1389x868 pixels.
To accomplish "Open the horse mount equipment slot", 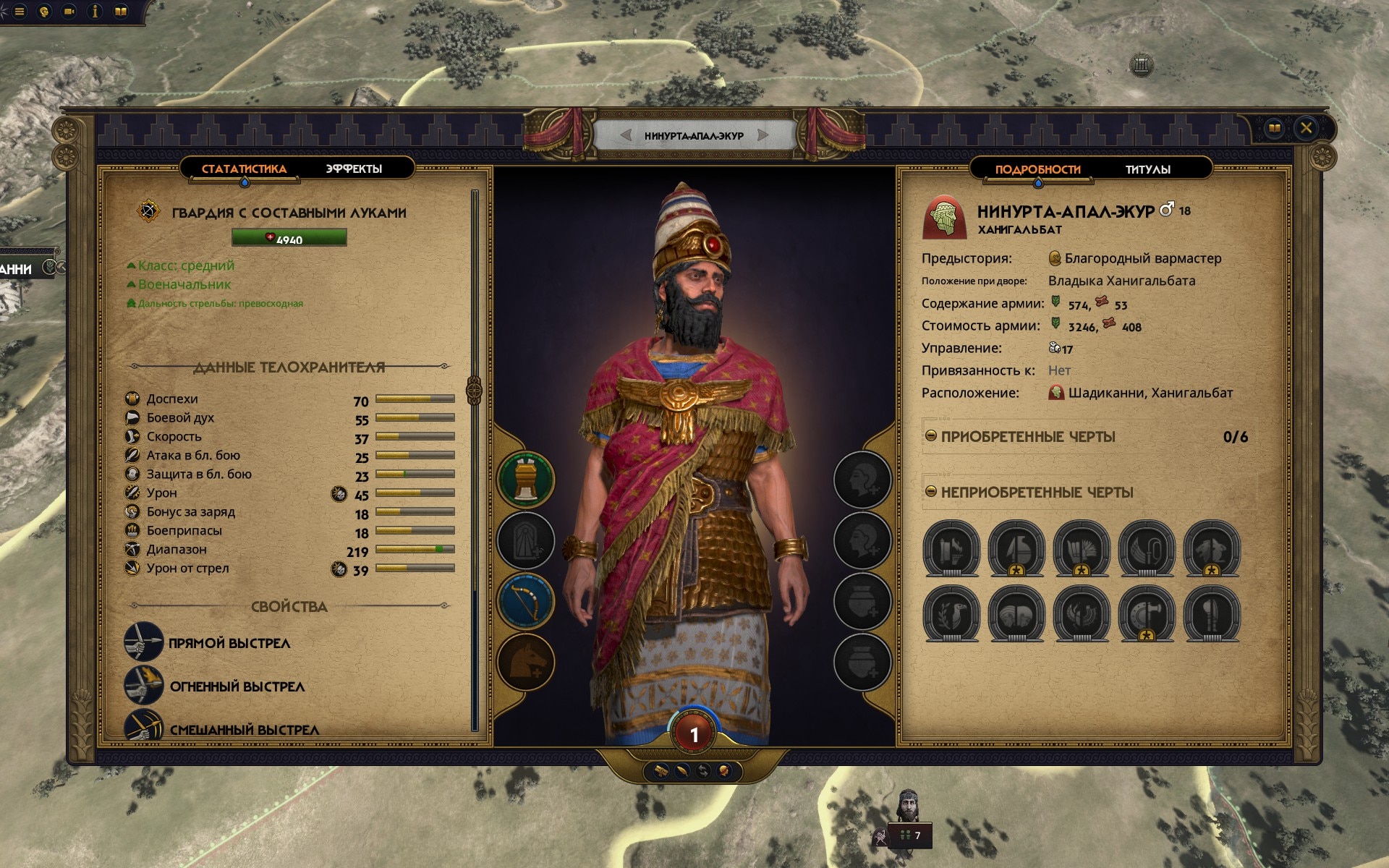I will 526,662.
